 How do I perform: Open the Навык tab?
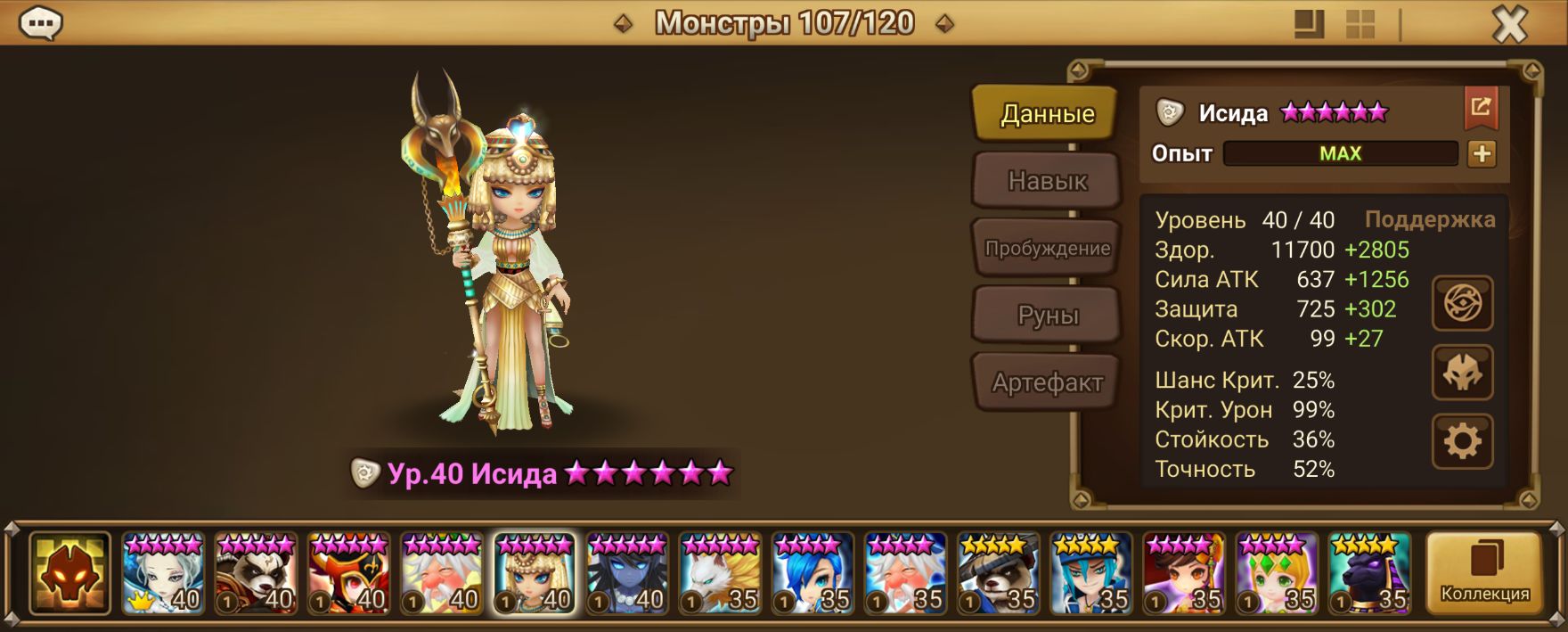(1046, 181)
